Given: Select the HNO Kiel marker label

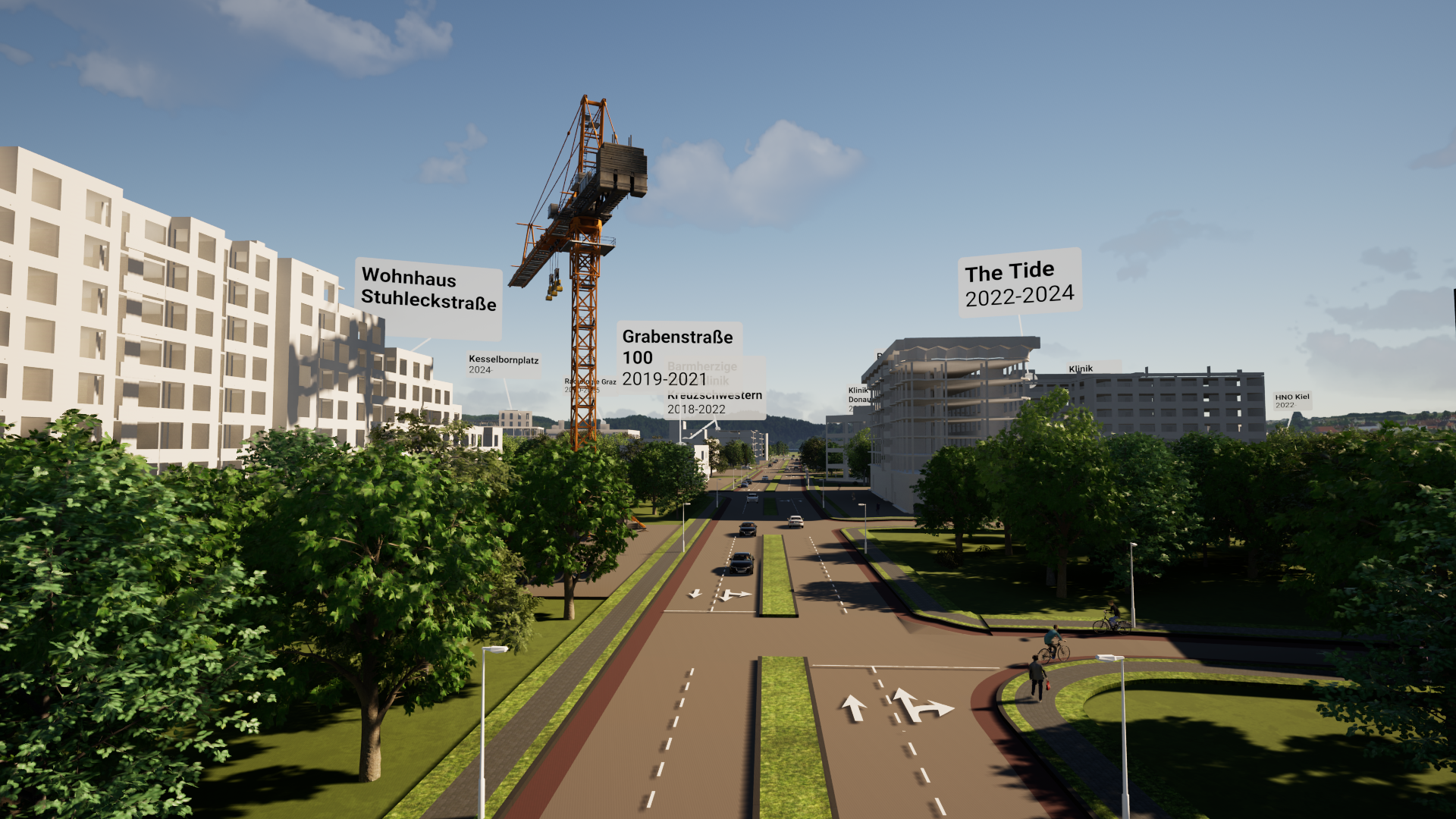Looking at the screenshot, I should (1291, 400).
